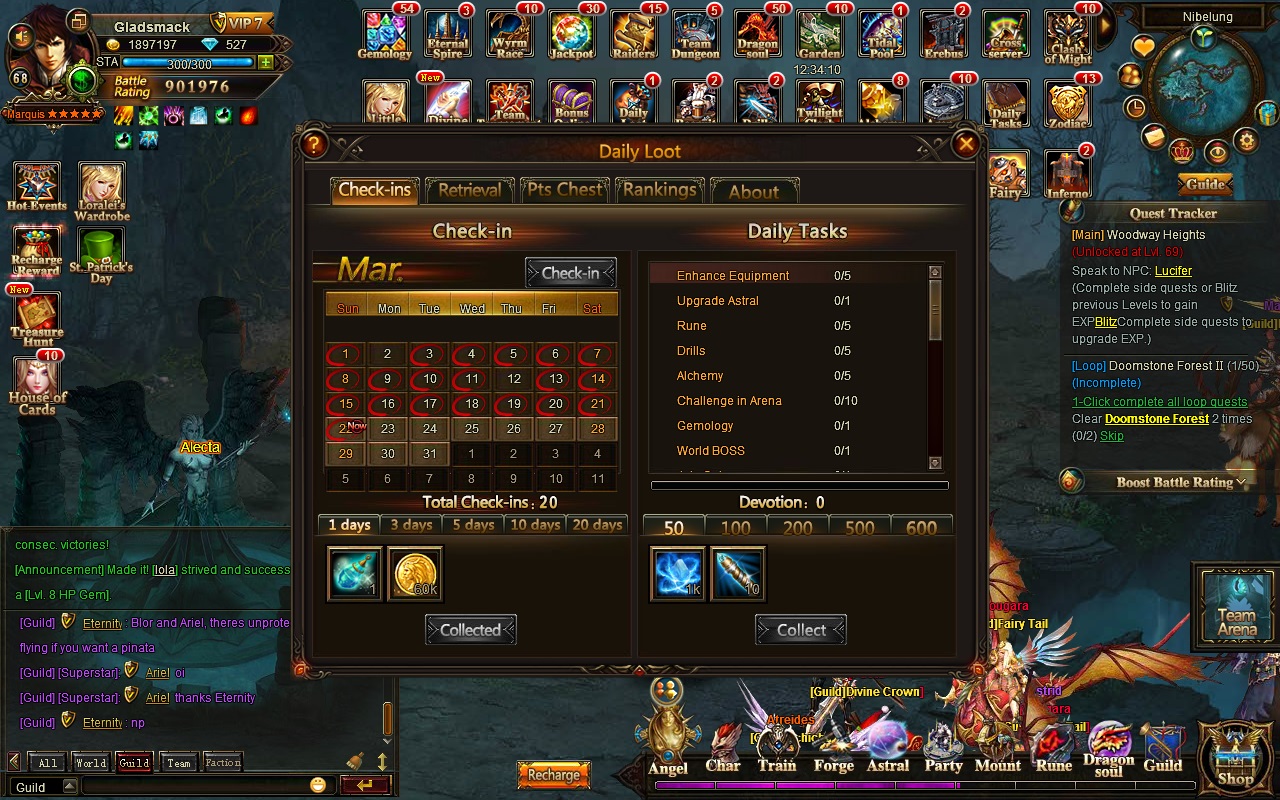The height and width of the screenshot is (800, 1280).
Task: Close the Daily Loot window
Action: point(965,144)
